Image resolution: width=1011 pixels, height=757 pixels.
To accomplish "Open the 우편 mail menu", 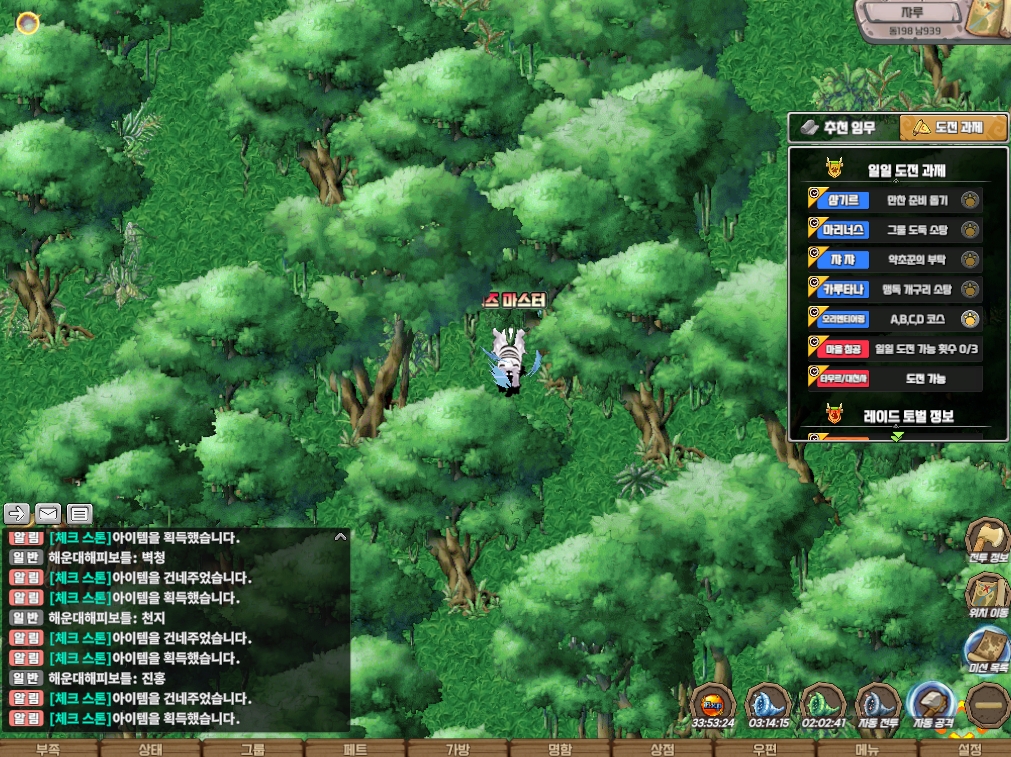I will click(764, 749).
